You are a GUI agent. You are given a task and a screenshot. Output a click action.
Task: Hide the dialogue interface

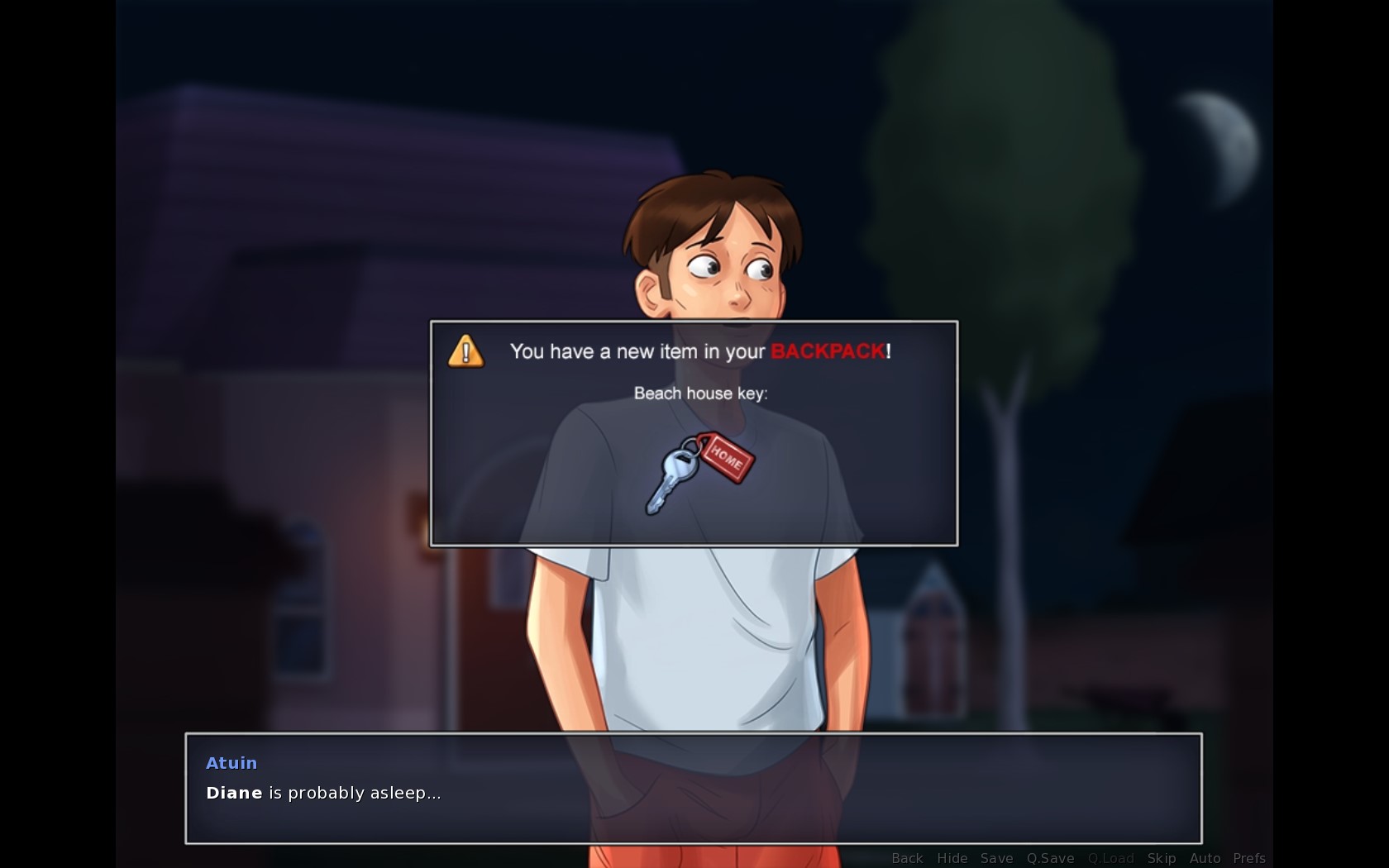(x=952, y=858)
